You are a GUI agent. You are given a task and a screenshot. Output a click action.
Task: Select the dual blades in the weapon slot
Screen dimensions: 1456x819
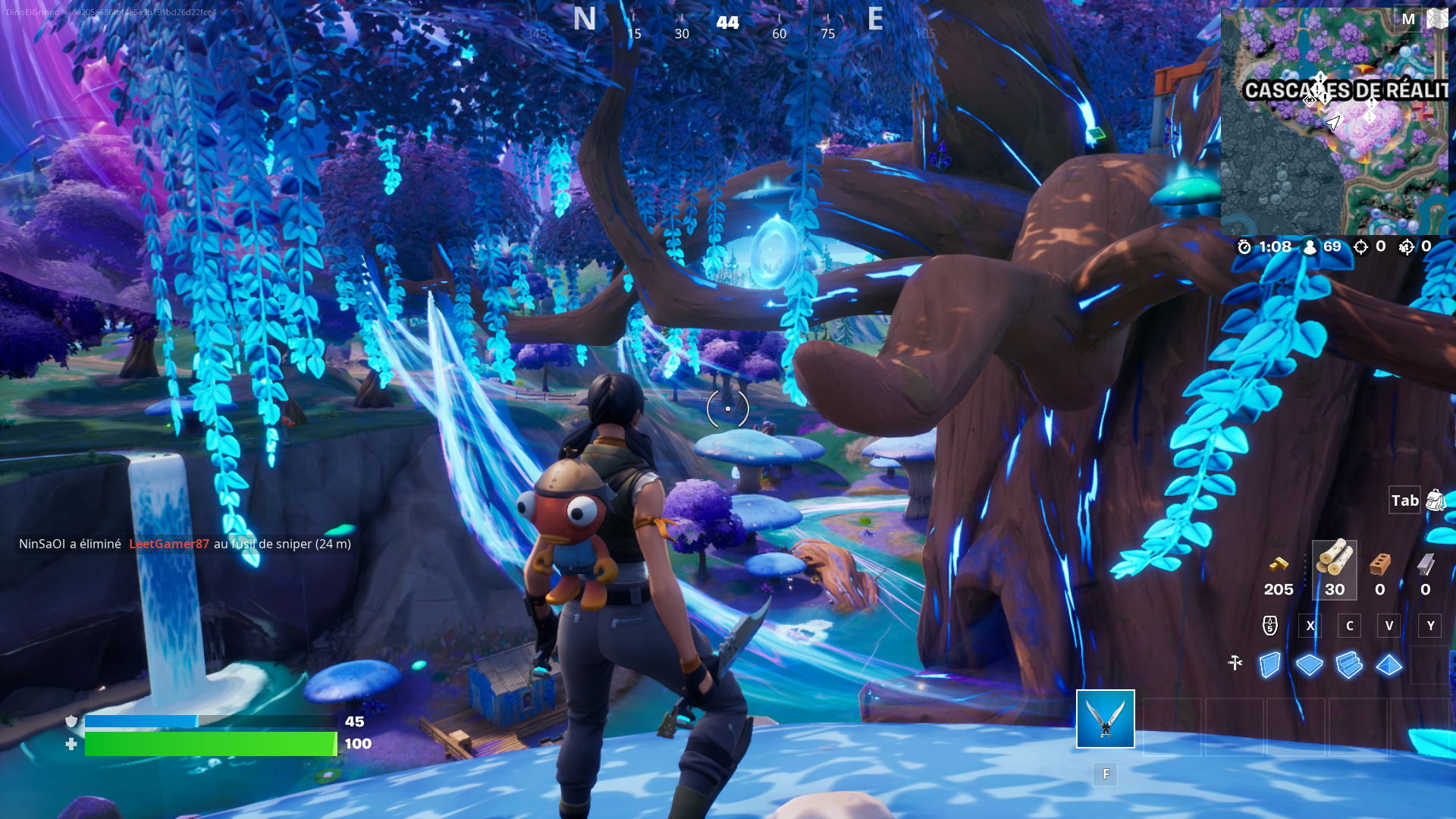[1105, 720]
